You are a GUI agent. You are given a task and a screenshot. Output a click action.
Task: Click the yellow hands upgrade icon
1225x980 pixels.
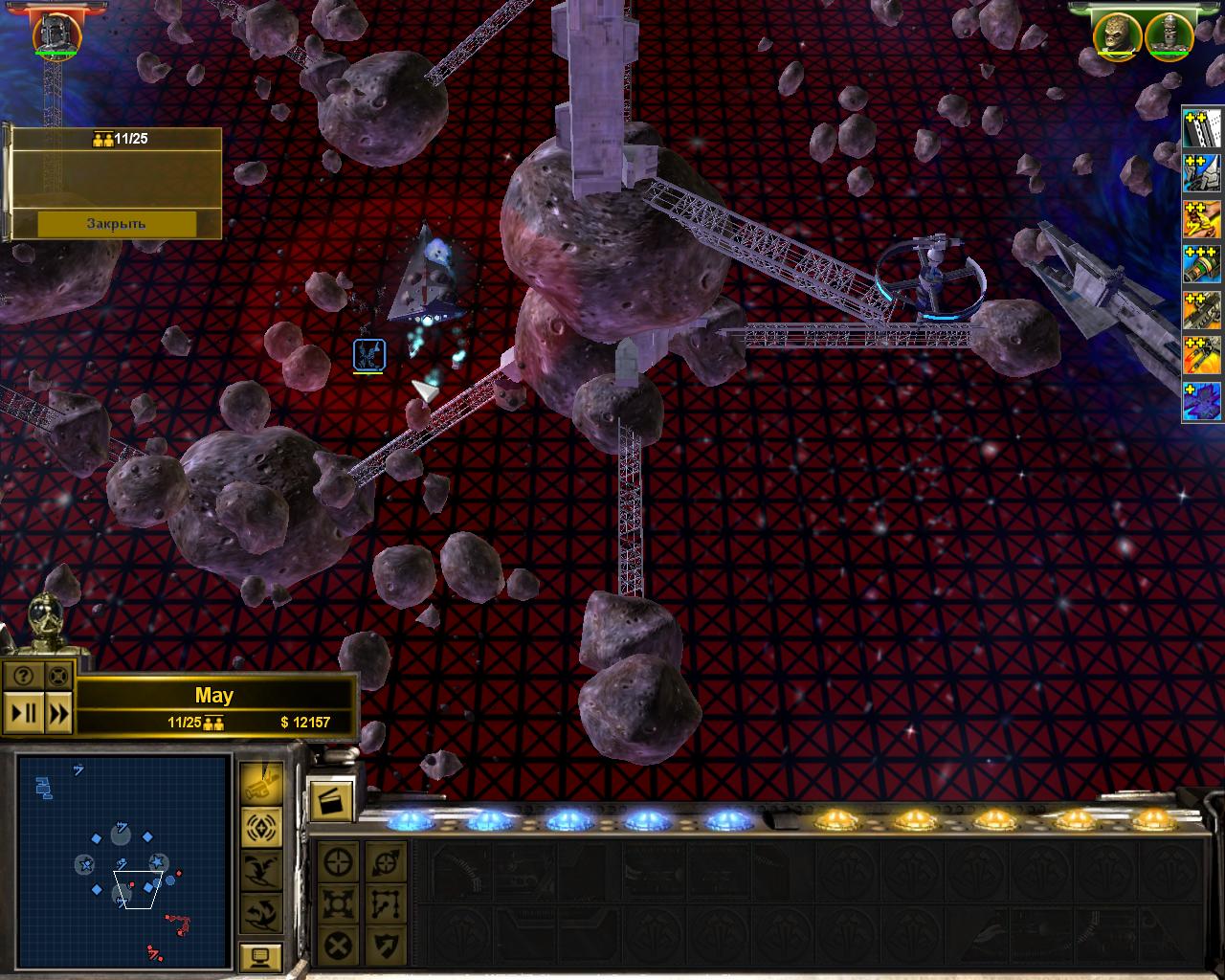pos(1203,218)
